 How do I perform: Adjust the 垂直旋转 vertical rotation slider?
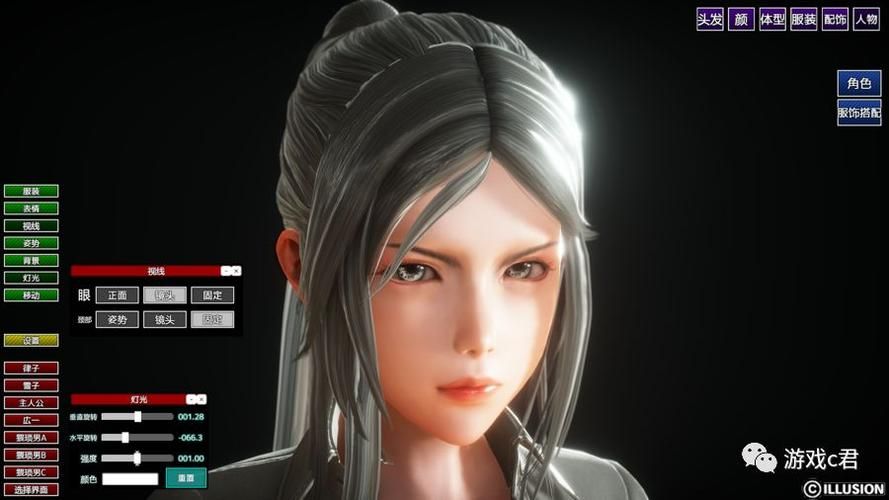[x=138, y=416]
